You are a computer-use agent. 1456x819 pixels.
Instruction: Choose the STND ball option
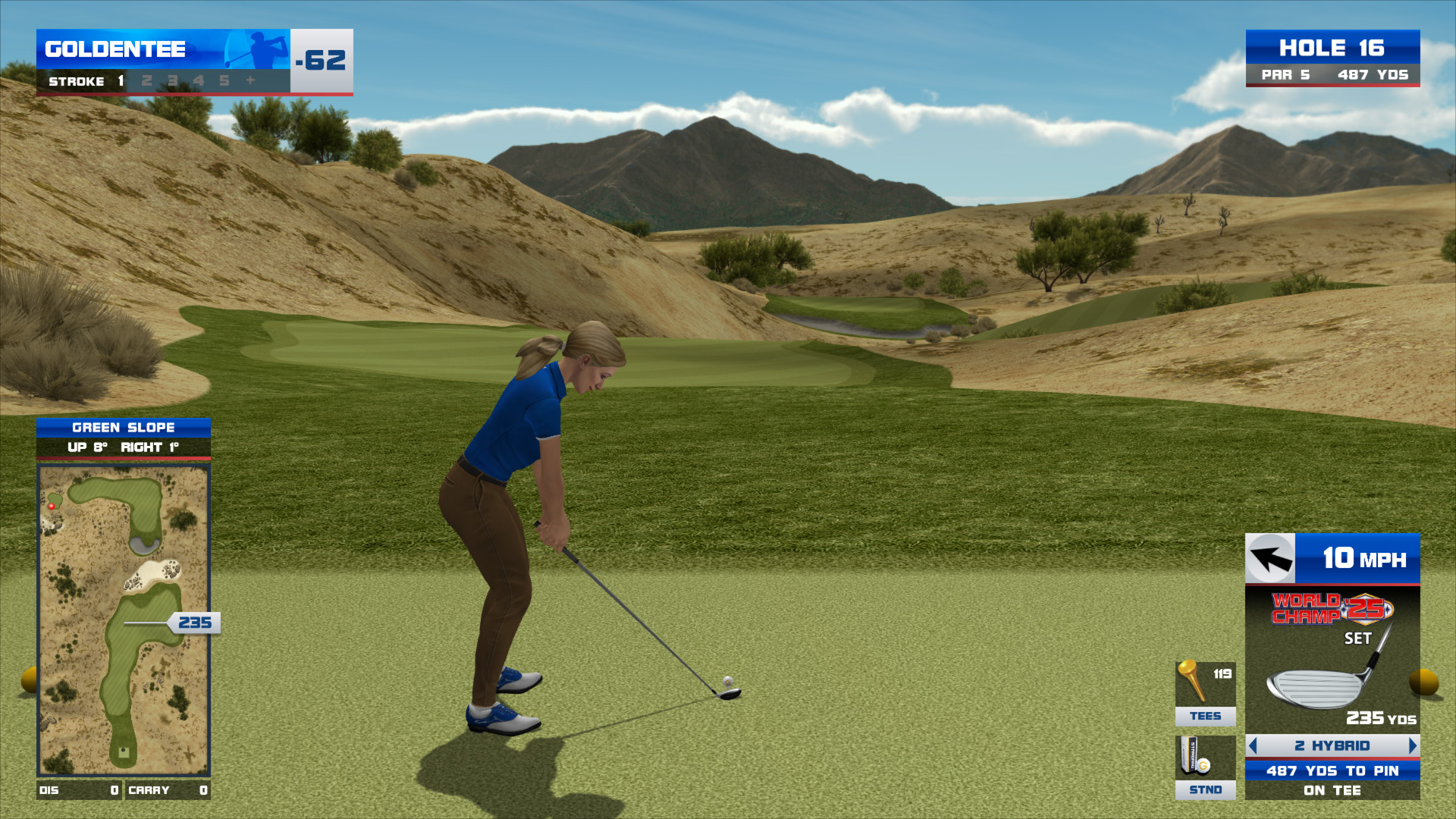click(x=1205, y=767)
